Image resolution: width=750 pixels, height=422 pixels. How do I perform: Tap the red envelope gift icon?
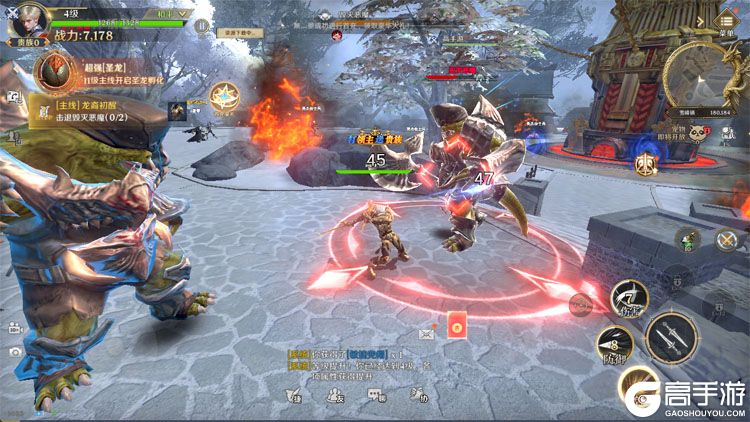point(457,327)
